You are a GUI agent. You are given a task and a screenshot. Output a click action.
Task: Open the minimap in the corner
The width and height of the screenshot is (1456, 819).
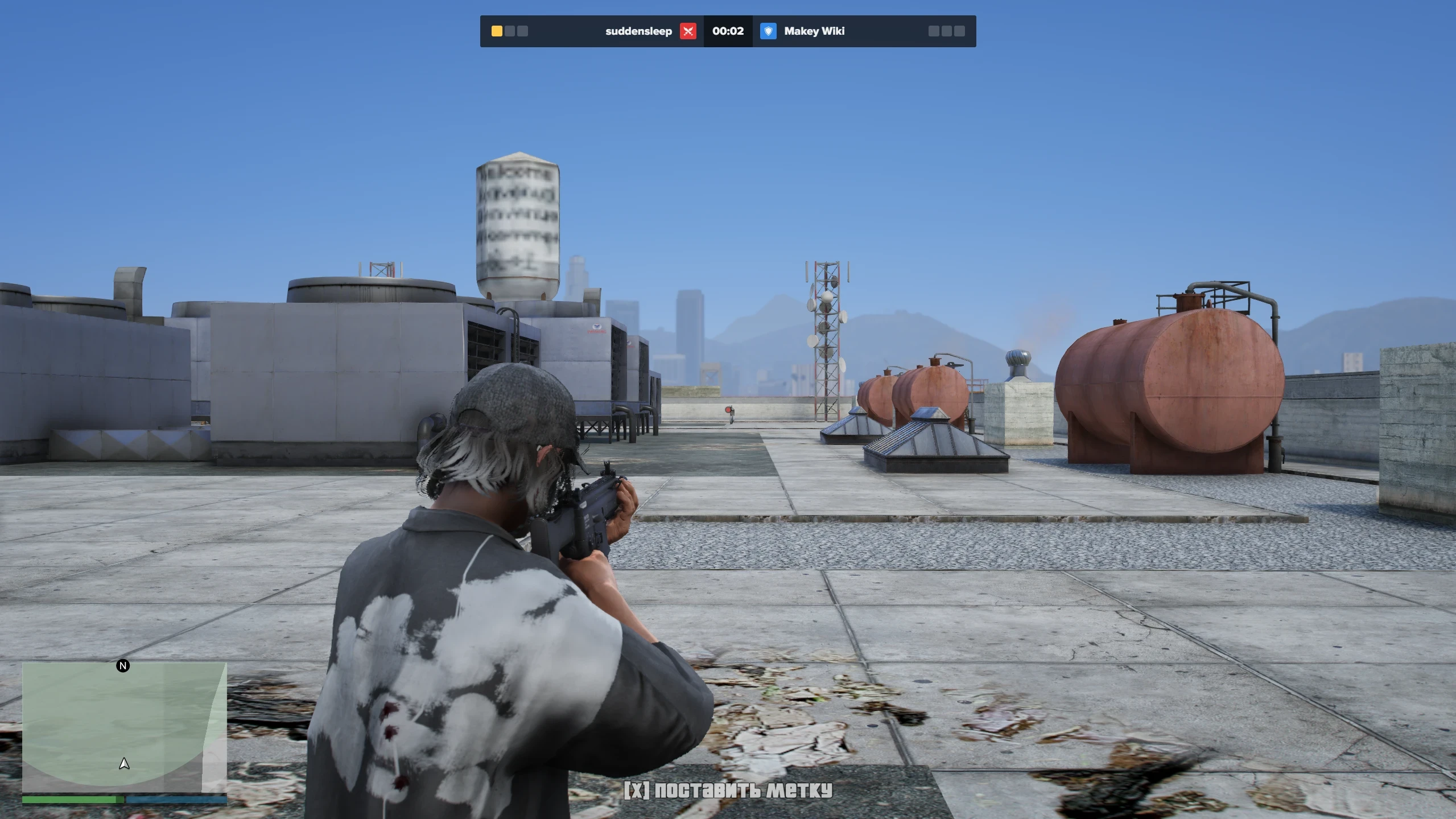coord(124,727)
